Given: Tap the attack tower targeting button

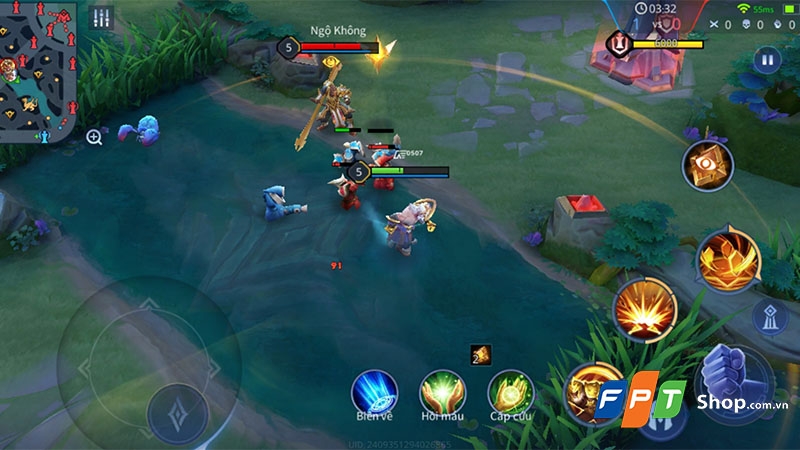Looking at the screenshot, I should 770,317.
